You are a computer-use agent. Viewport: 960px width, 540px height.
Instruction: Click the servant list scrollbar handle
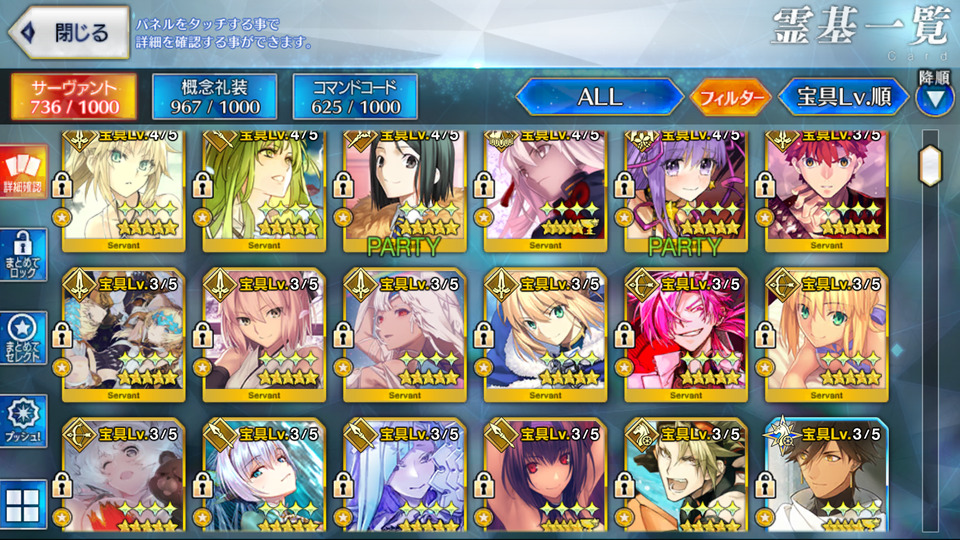pyautogui.click(x=931, y=166)
